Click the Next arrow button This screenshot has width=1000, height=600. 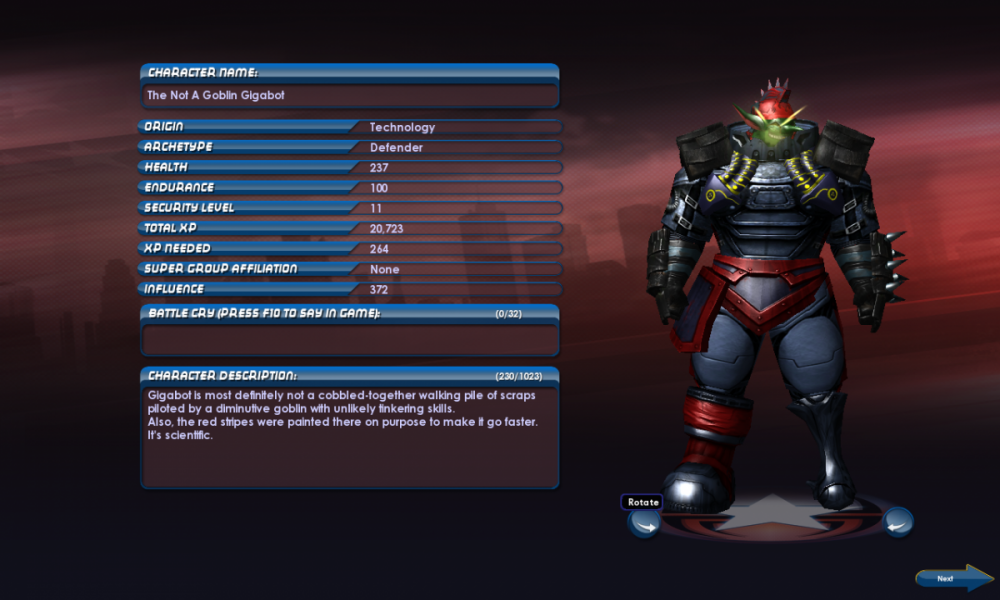point(954,578)
